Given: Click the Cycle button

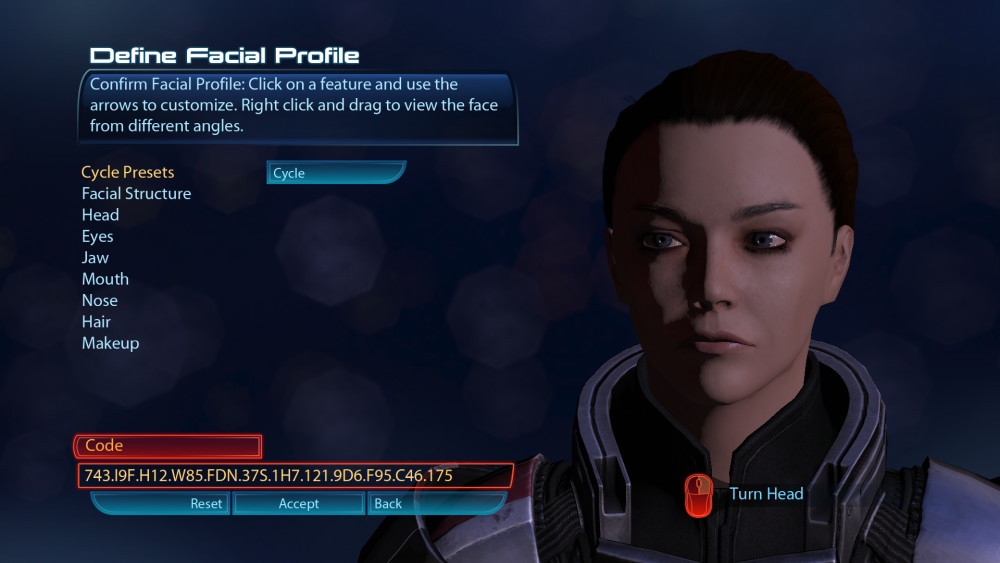Looking at the screenshot, I should pyautogui.click(x=335, y=173).
